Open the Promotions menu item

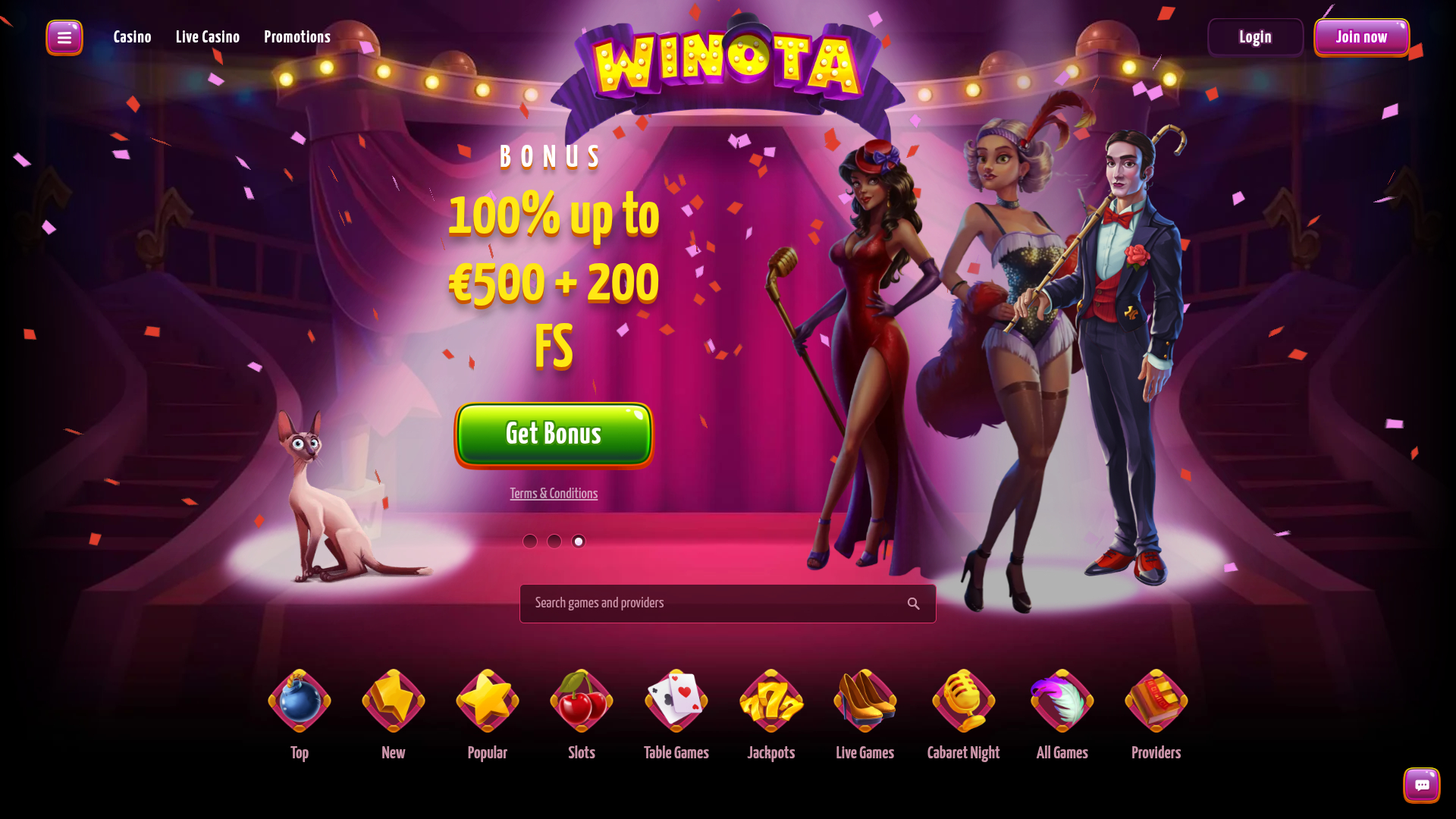(297, 36)
